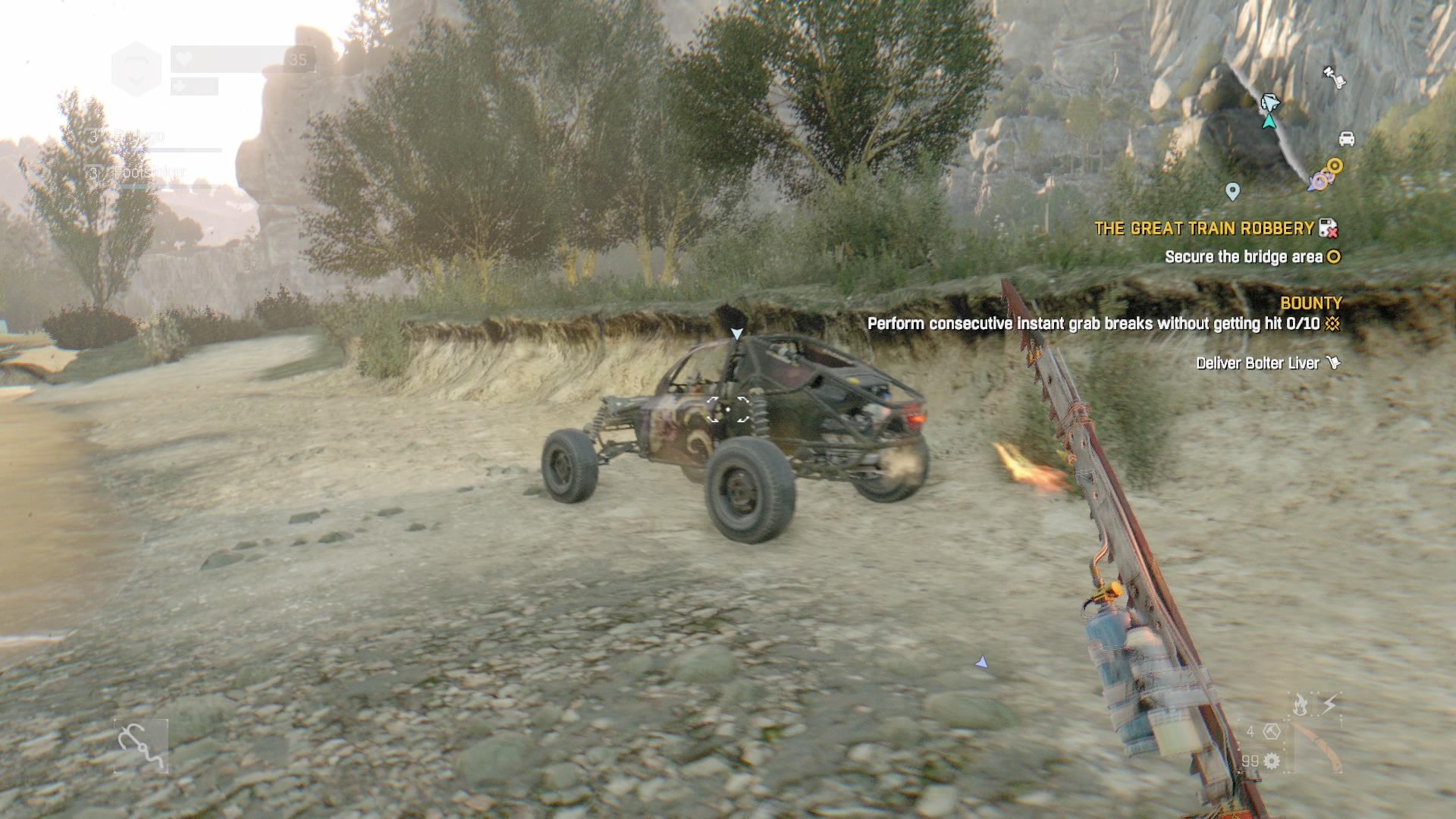Screen dimensions: 1456x819
Task: Click the heart icon on the health bar
Action: point(184,59)
